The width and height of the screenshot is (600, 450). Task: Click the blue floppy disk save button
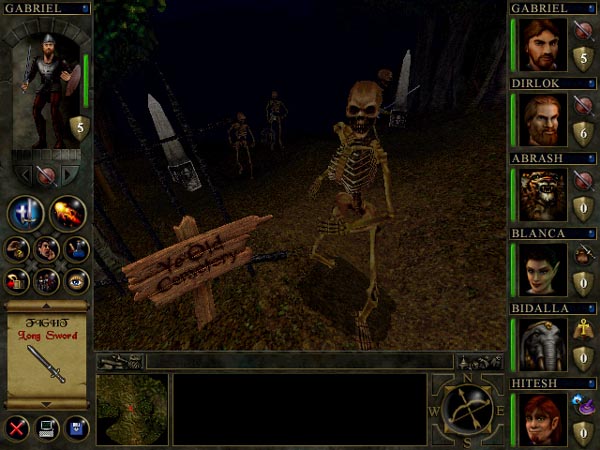76,429
